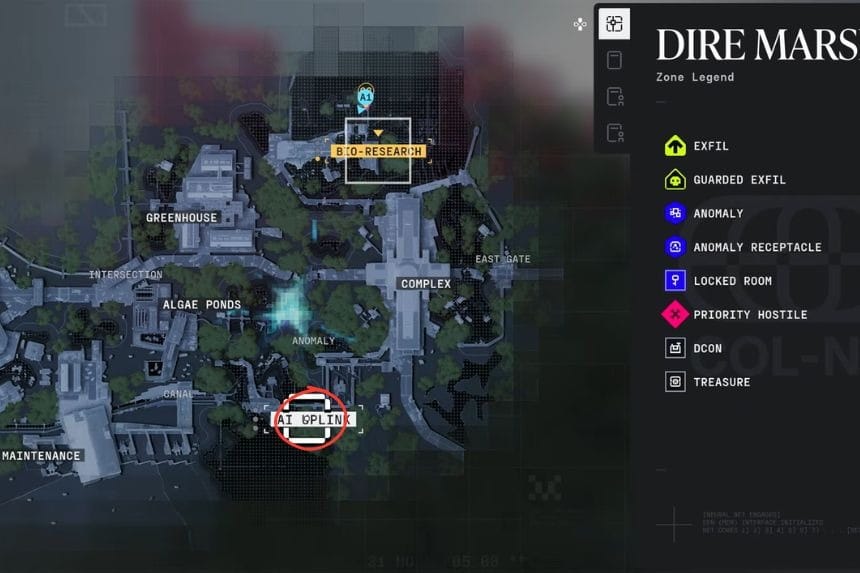Screen dimensions: 860x573
Task: Pick the Anomaly Receptacle legend entry
Action: (x=756, y=247)
